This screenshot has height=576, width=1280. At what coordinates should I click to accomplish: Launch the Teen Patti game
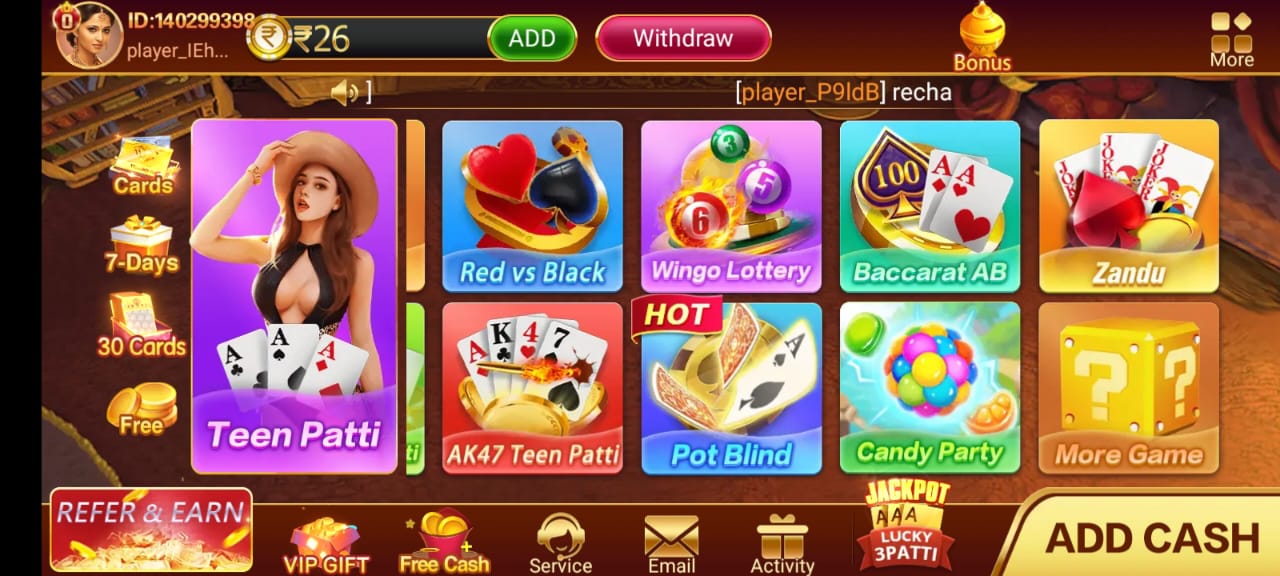(x=294, y=296)
